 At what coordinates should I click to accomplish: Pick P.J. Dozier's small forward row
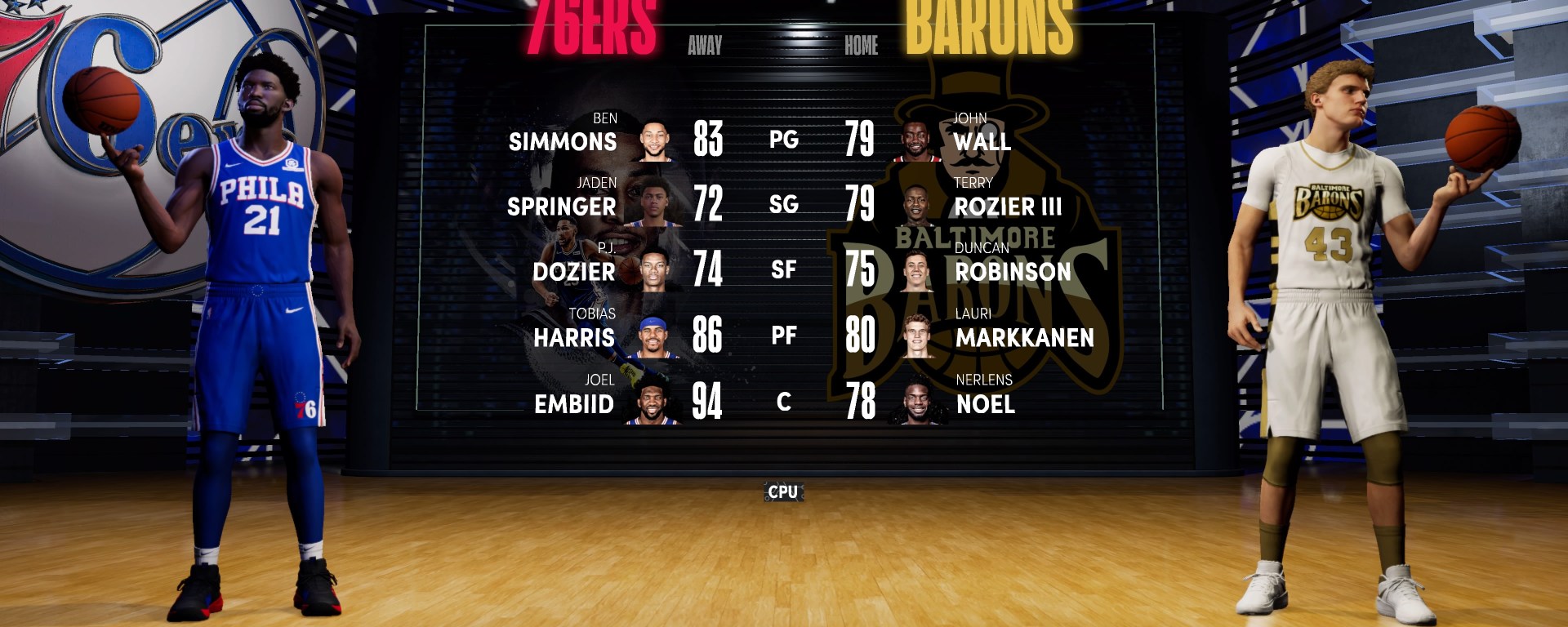click(x=573, y=271)
